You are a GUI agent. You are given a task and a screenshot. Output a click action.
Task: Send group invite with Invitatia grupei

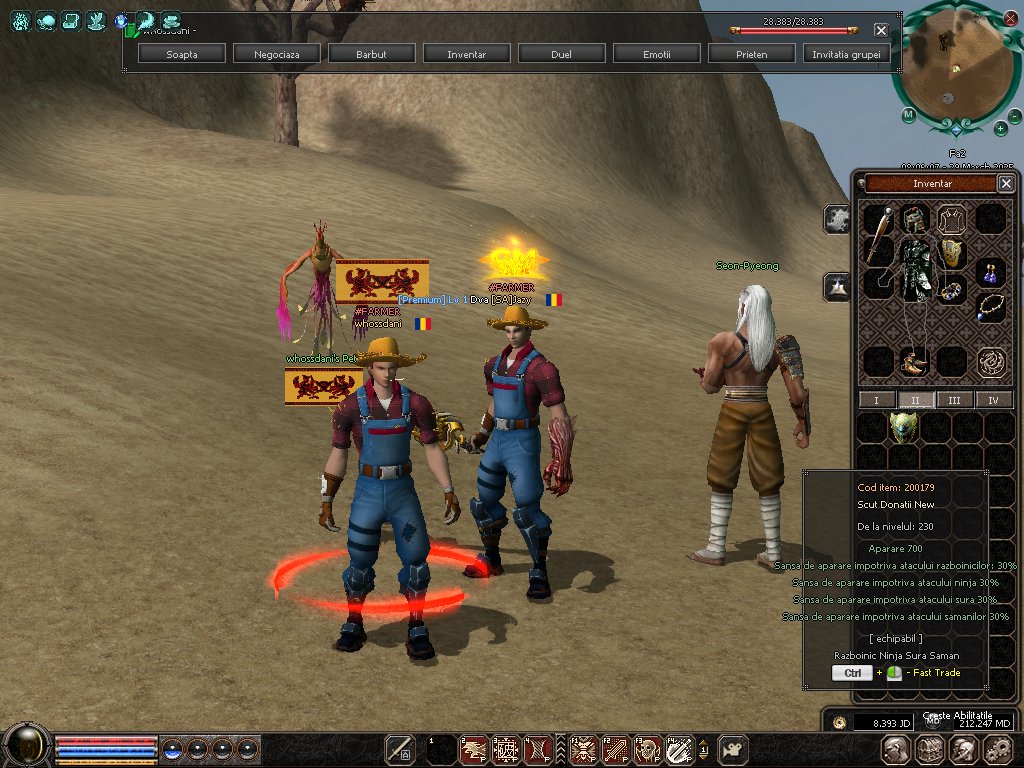pos(847,54)
